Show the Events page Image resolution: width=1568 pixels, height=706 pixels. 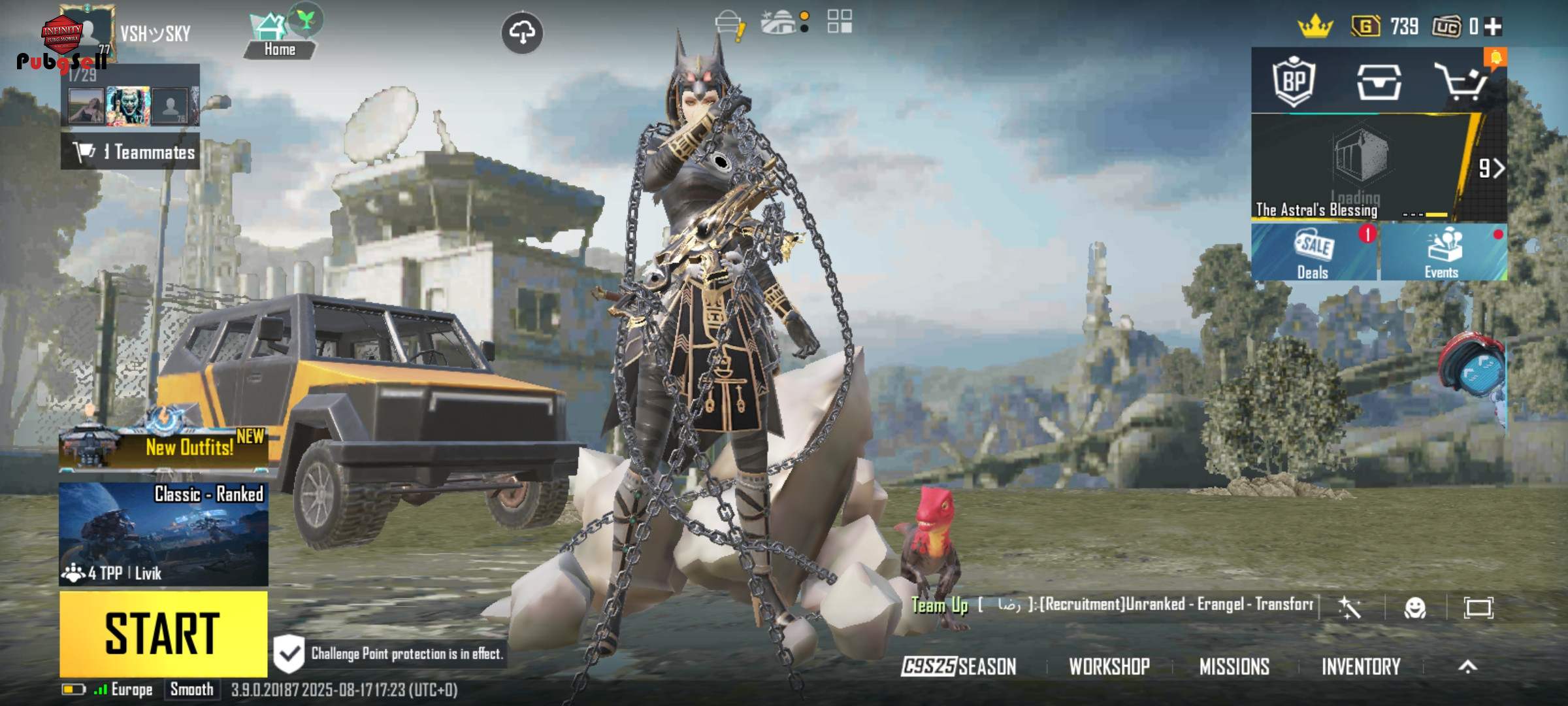click(1443, 253)
